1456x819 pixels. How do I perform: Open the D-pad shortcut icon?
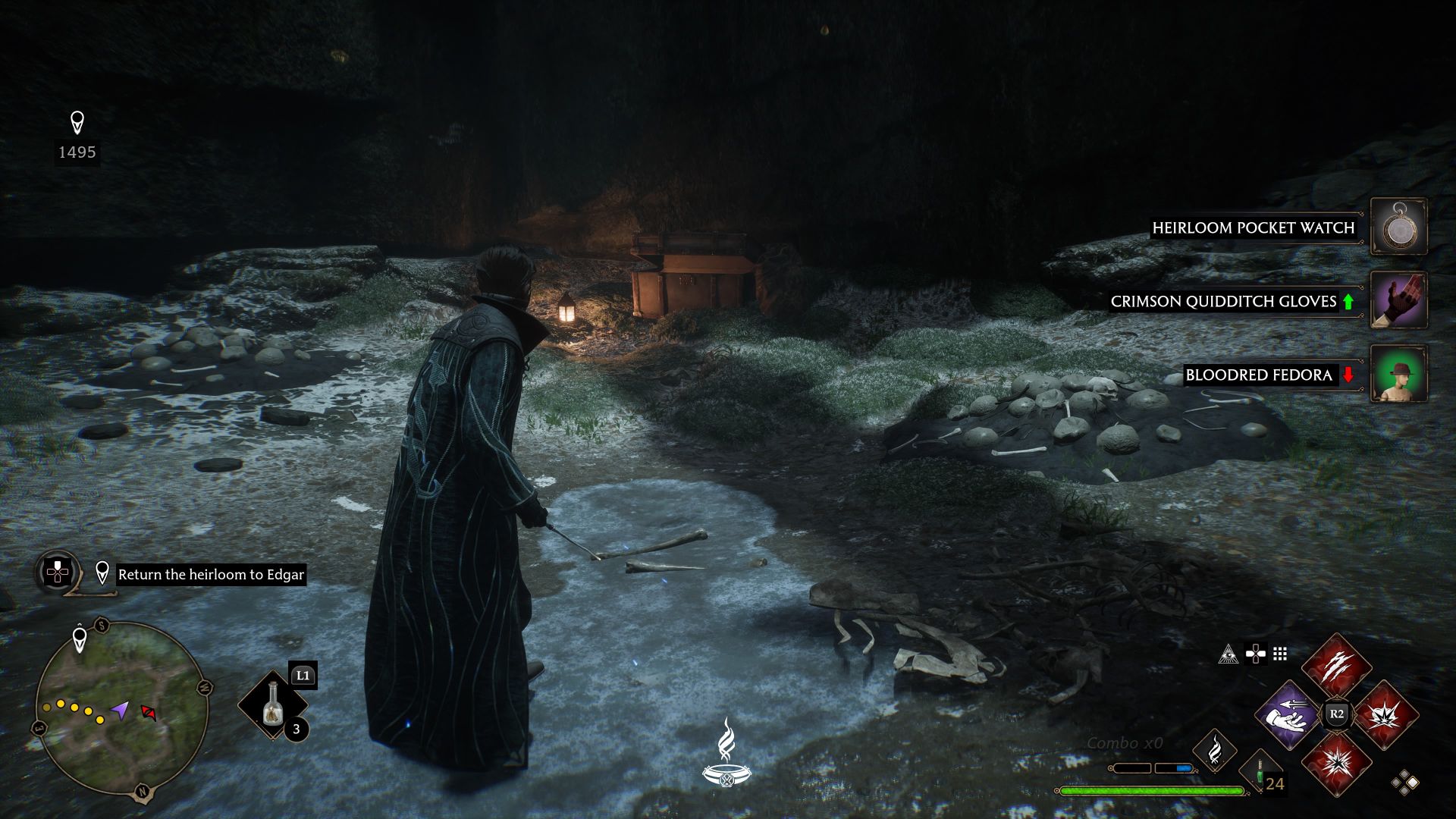[x=1256, y=654]
